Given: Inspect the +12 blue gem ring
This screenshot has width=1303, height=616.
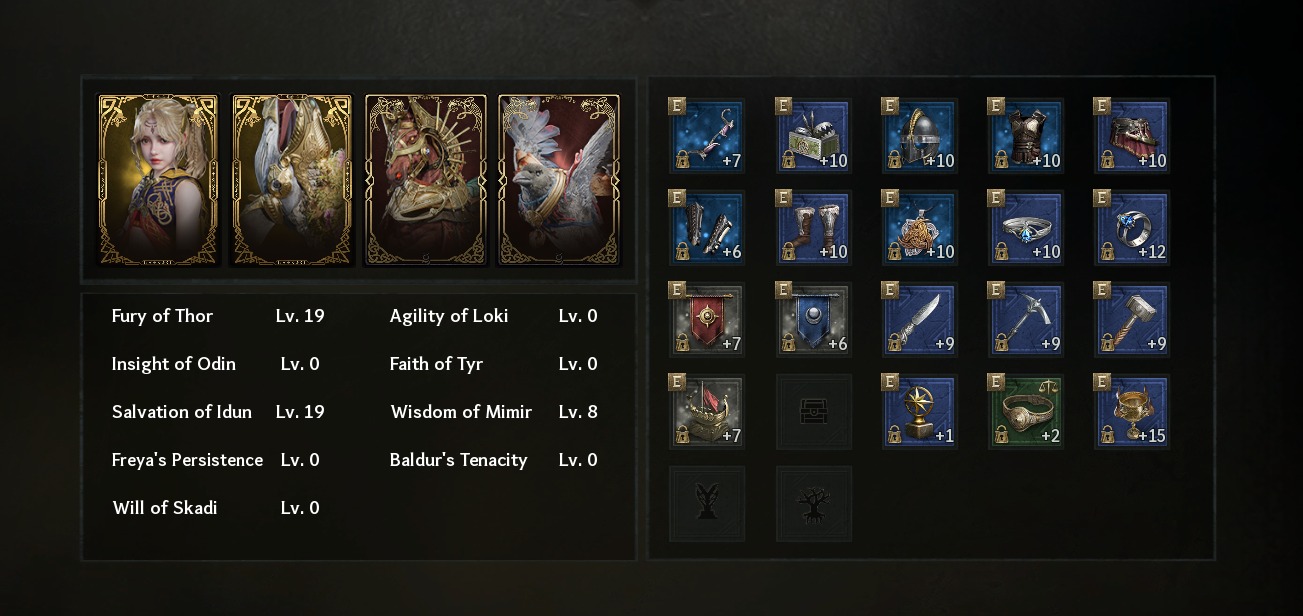Looking at the screenshot, I should coord(1131,228).
